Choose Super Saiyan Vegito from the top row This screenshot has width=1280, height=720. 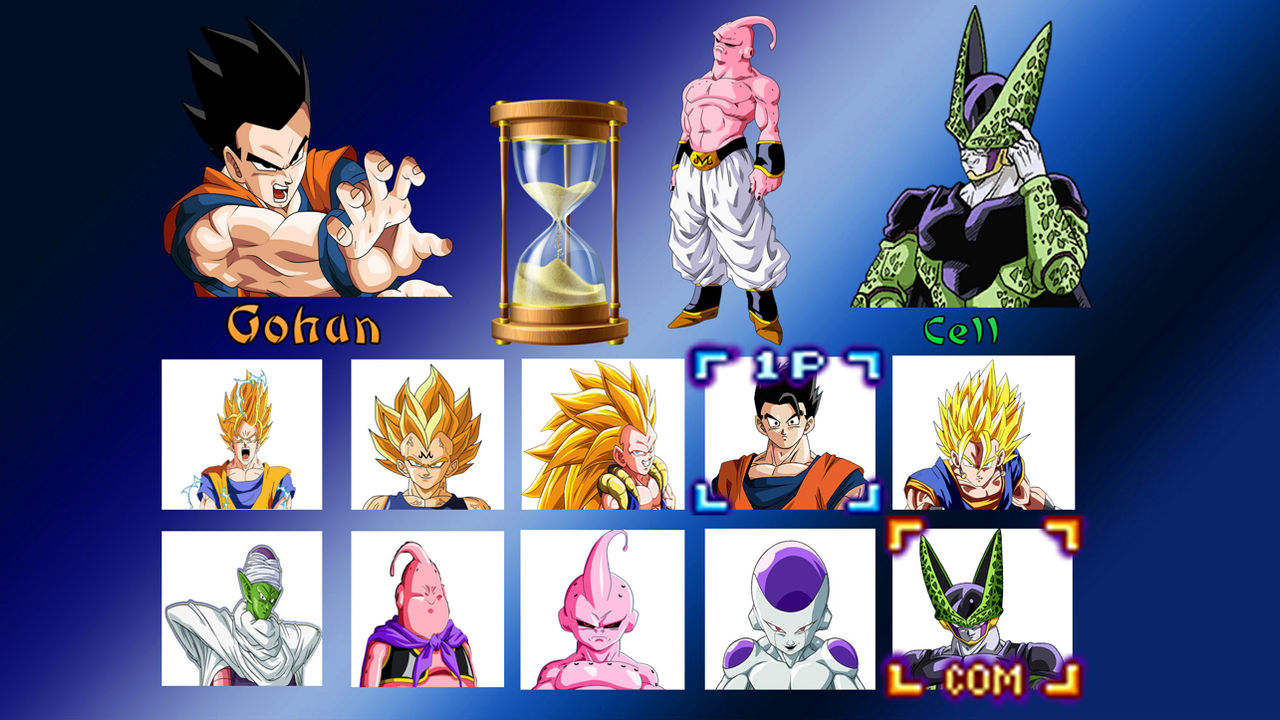coord(963,435)
